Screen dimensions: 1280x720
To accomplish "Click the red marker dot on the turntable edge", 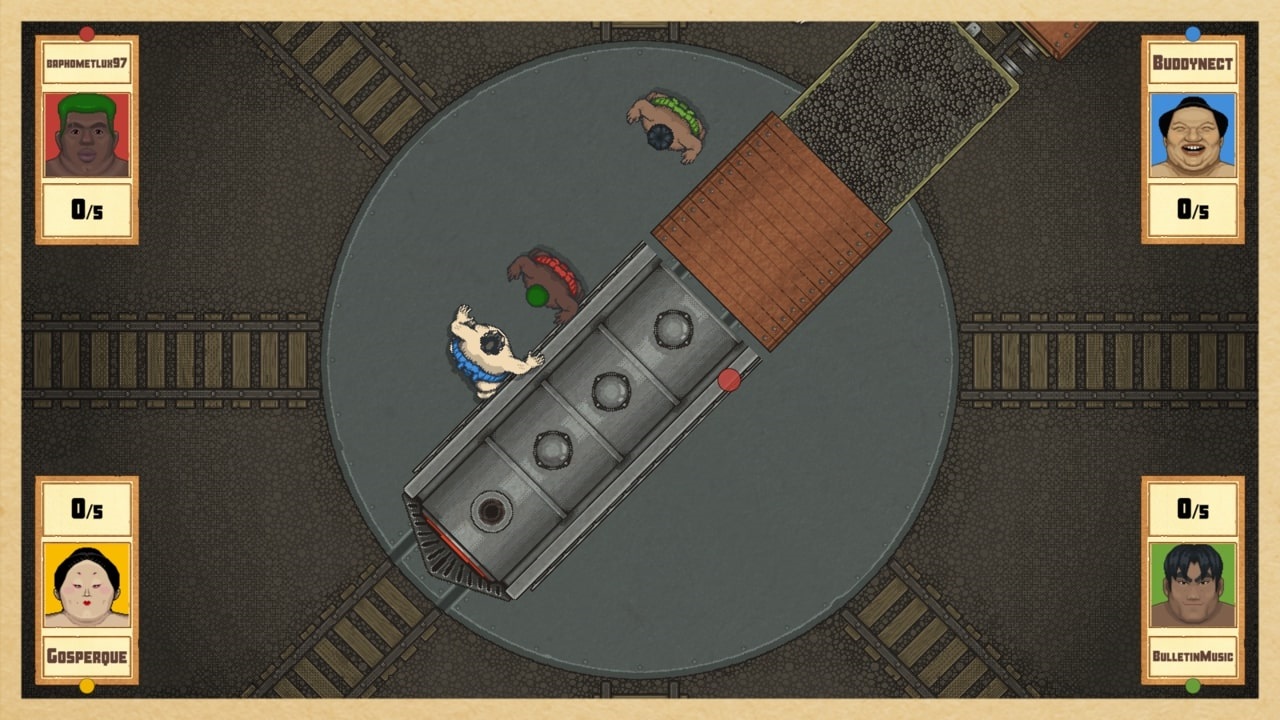I will (x=729, y=378).
